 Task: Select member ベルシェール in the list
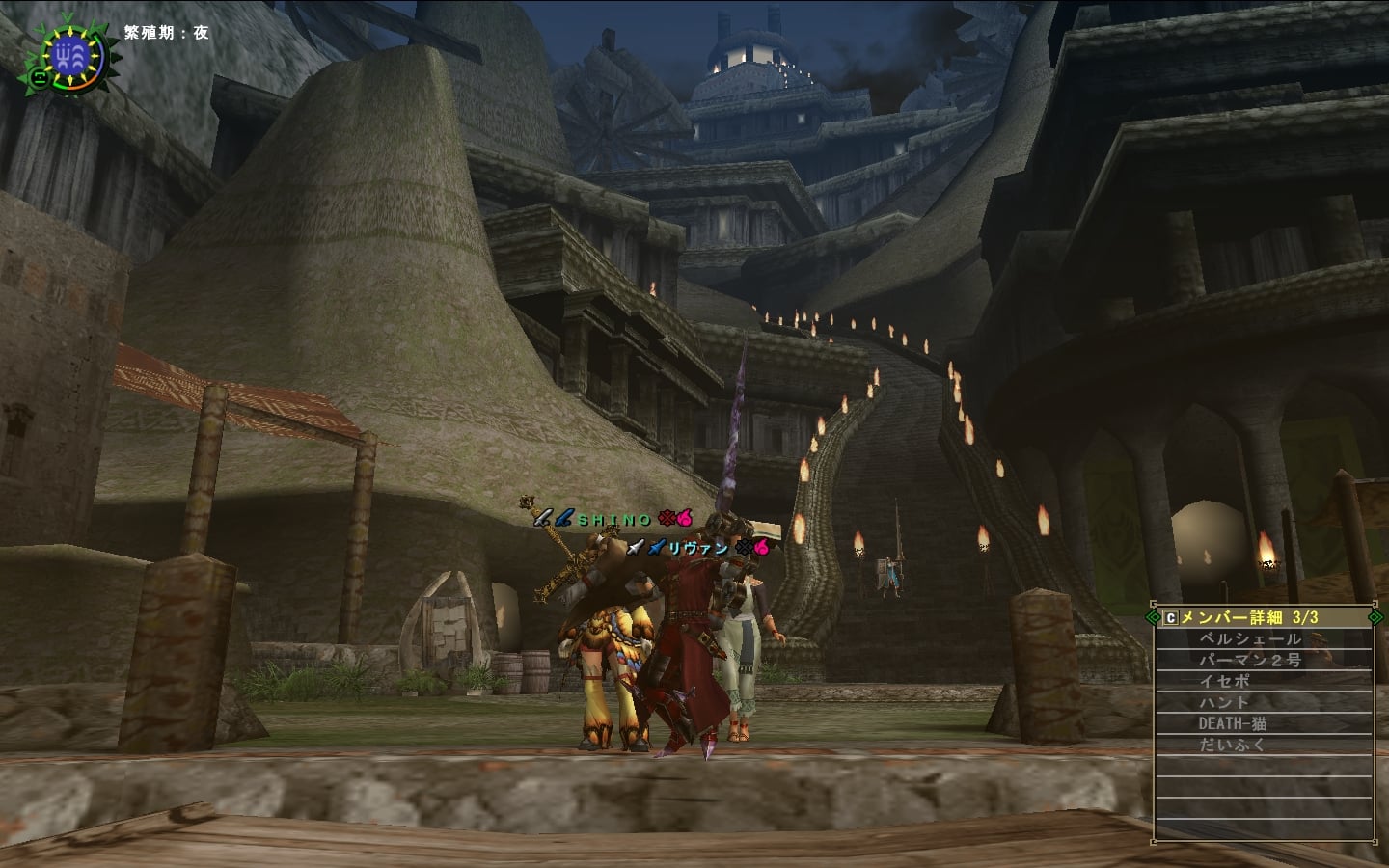coord(1250,639)
